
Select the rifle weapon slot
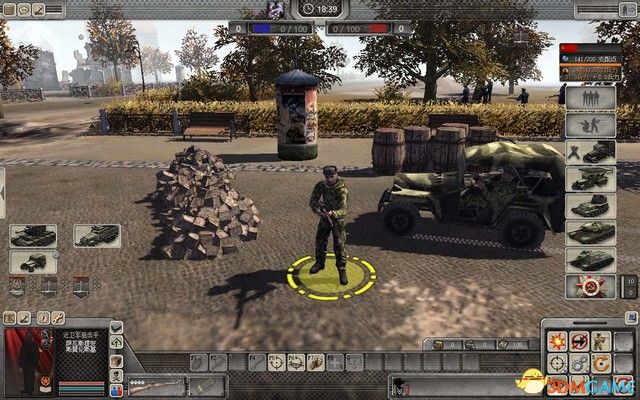(x=156, y=385)
